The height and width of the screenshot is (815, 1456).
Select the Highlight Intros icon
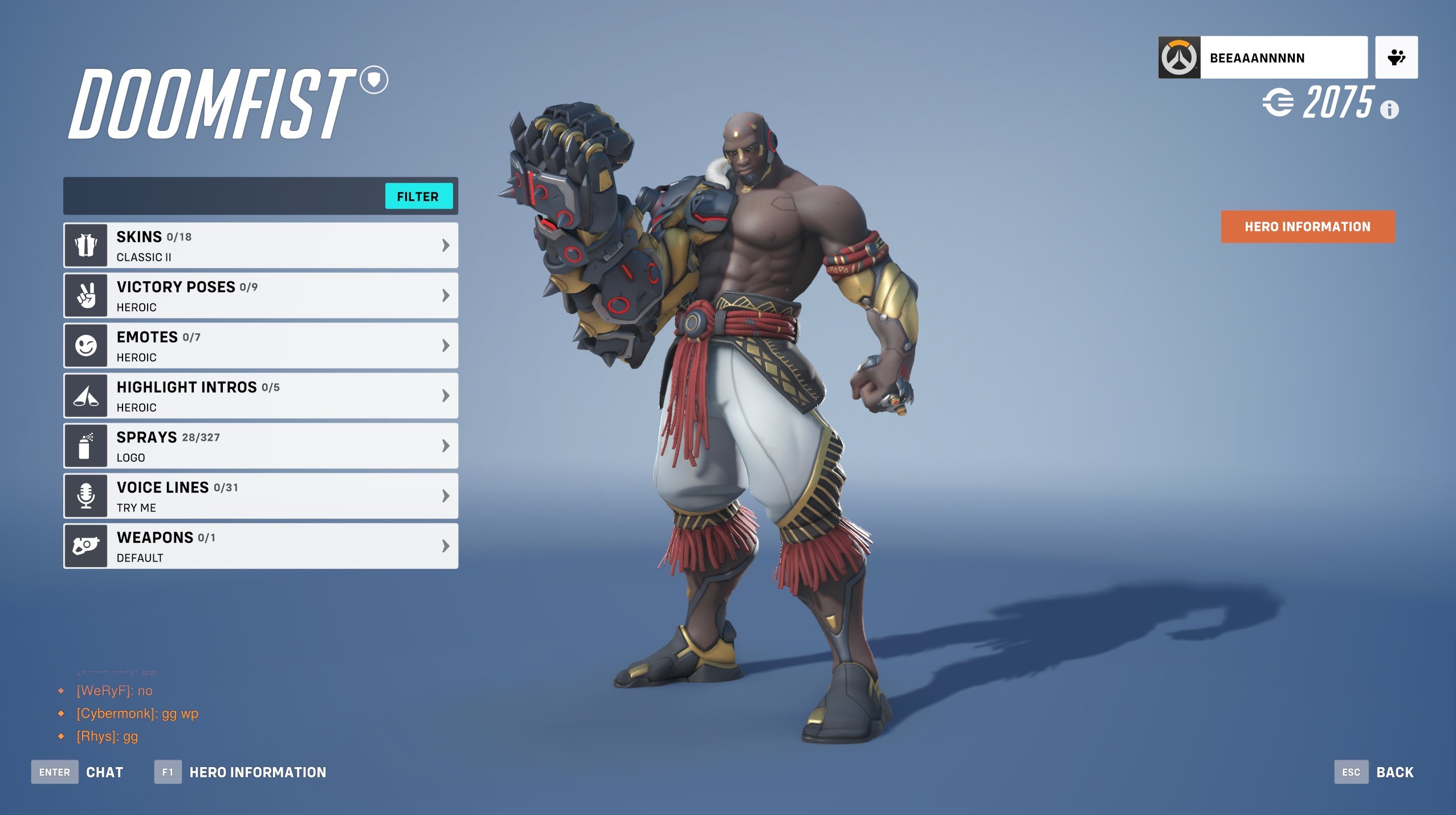[x=85, y=395]
